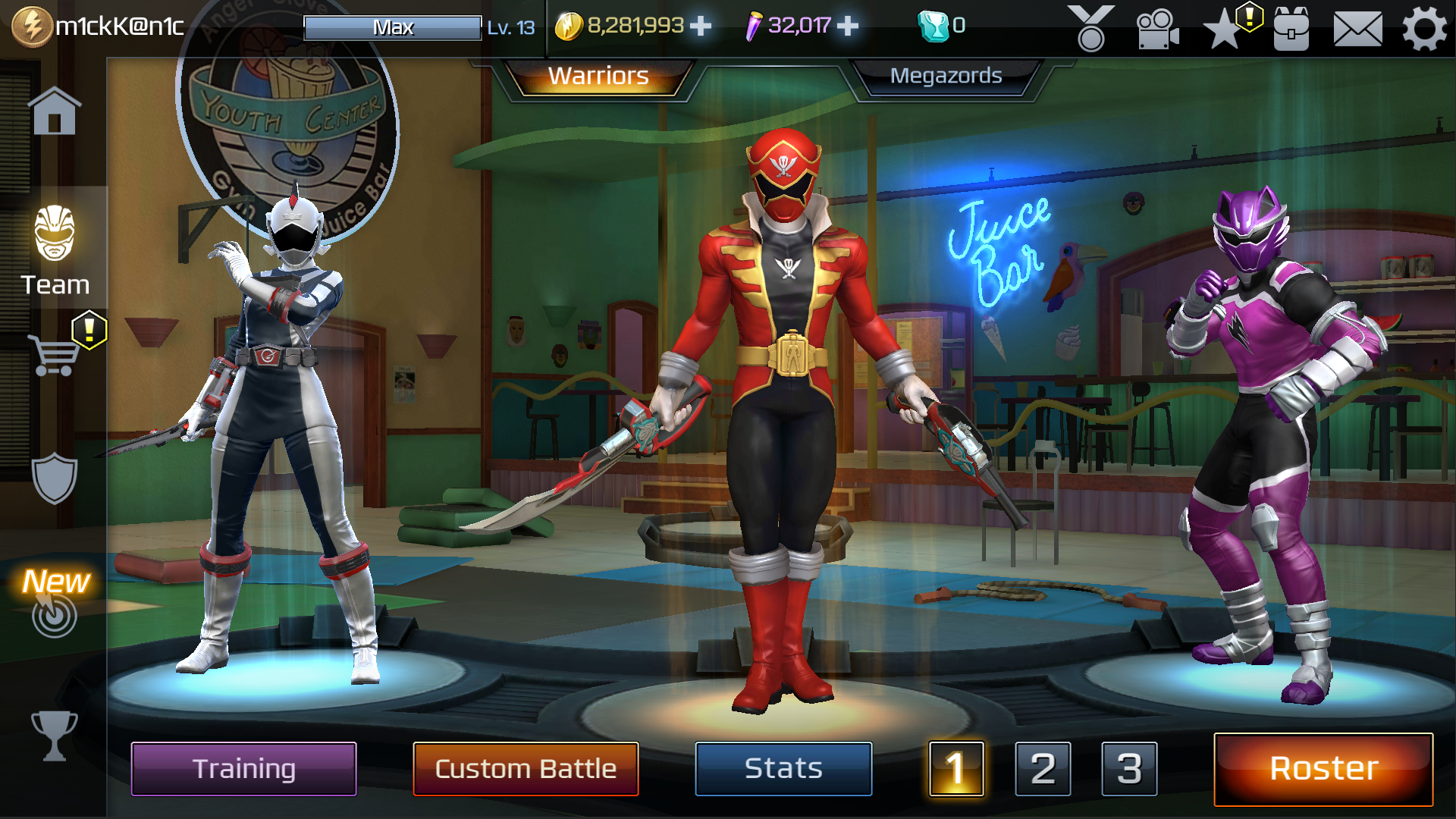The image size is (1456, 819).
Task: Open the backpack inventory icon
Action: pos(1291,29)
